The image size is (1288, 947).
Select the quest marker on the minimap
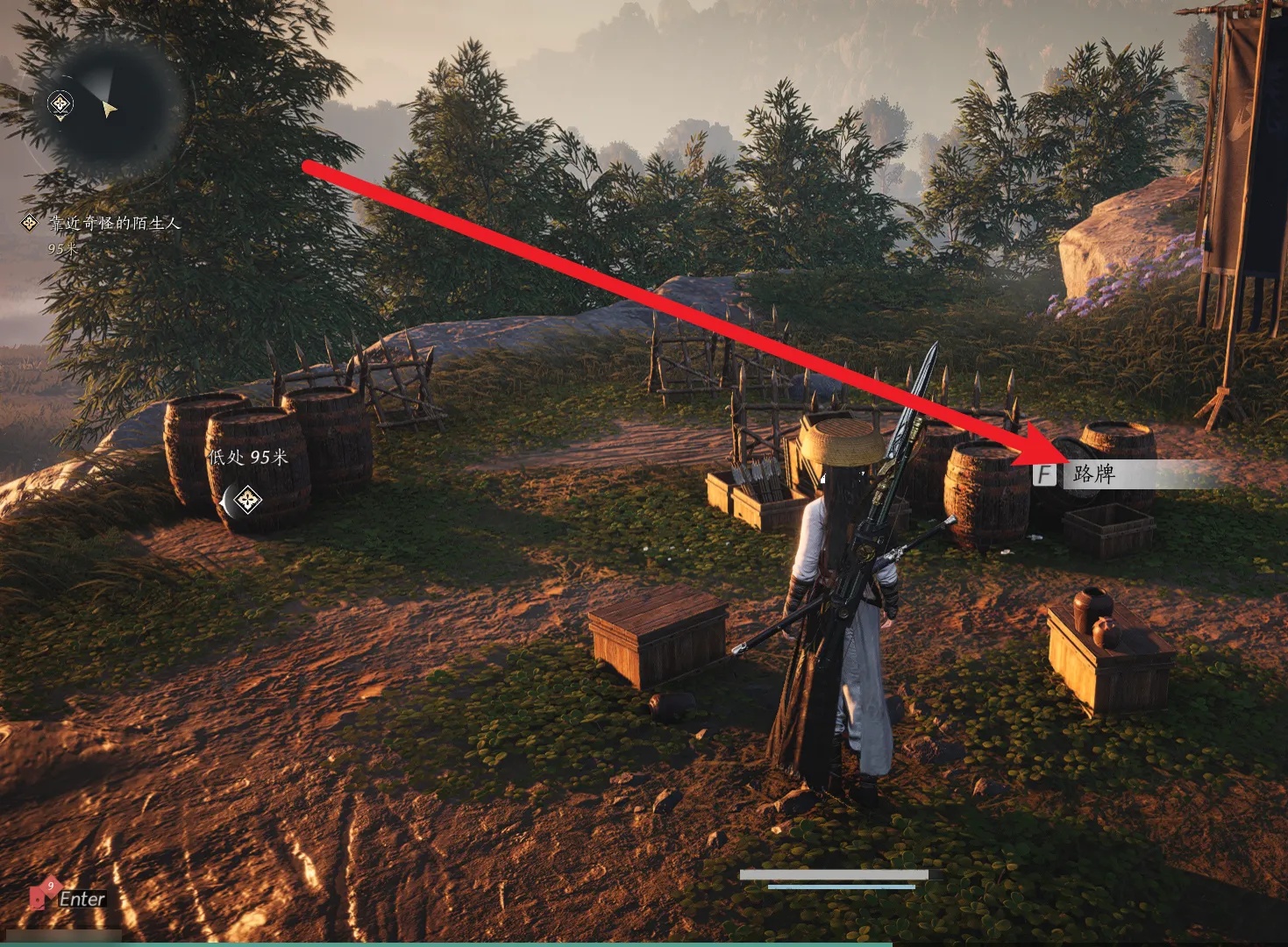[60, 105]
